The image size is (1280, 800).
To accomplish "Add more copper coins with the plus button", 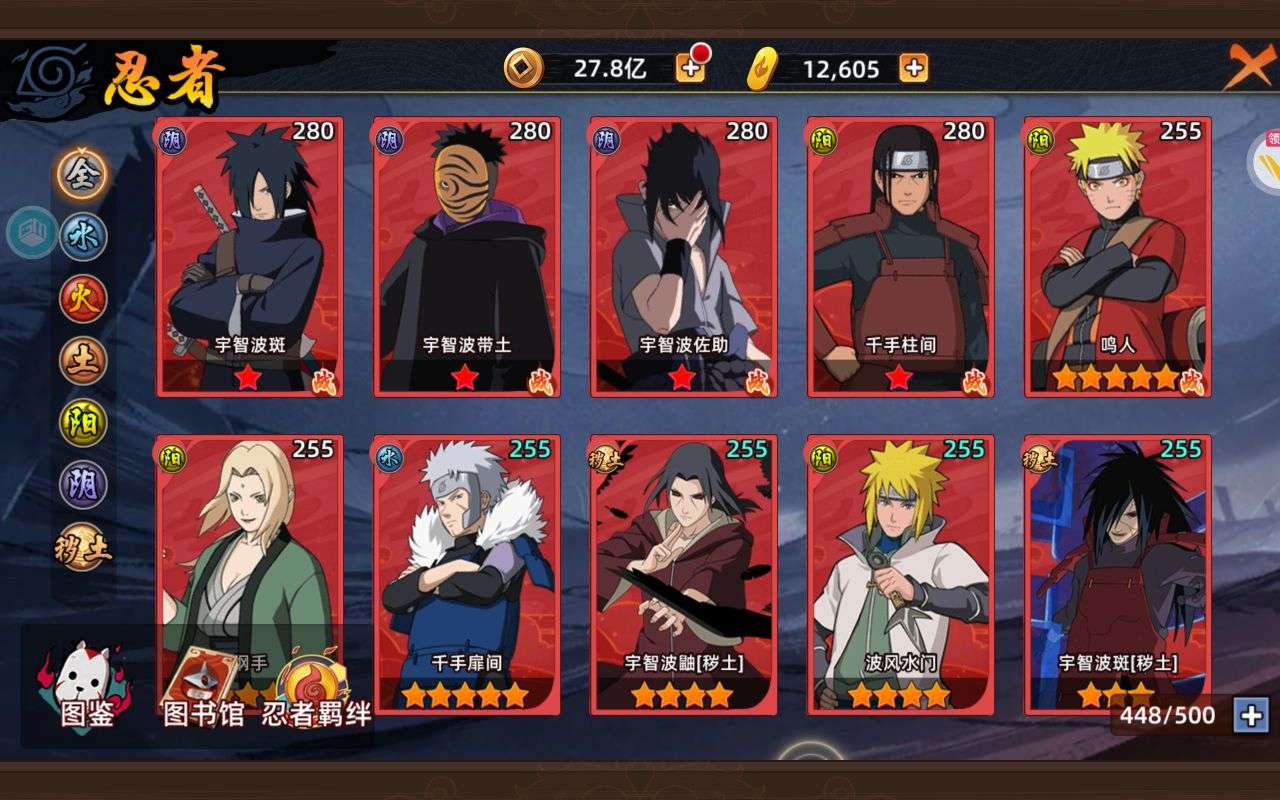I will (x=690, y=68).
